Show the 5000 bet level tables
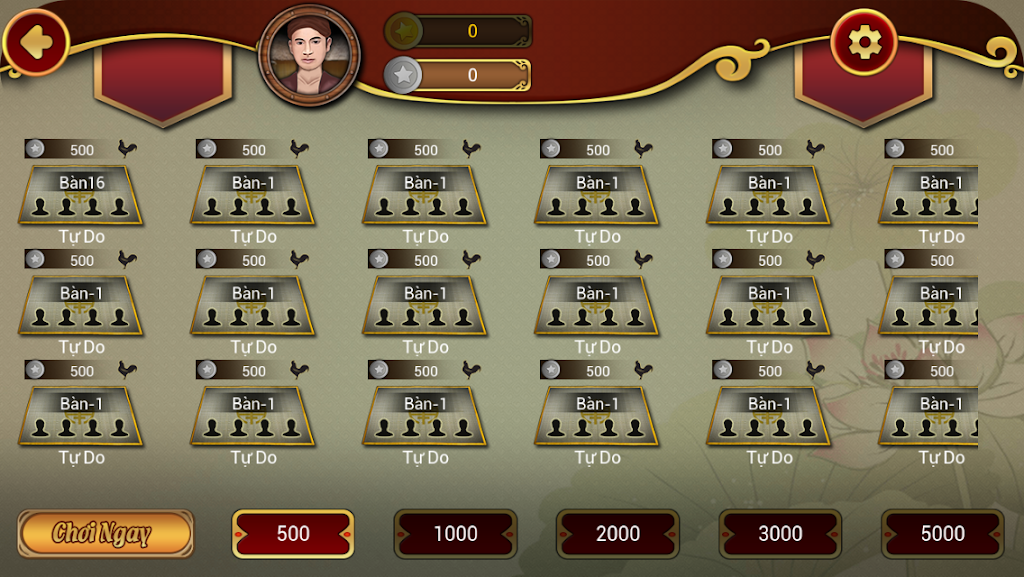 pyautogui.click(x=942, y=533)
